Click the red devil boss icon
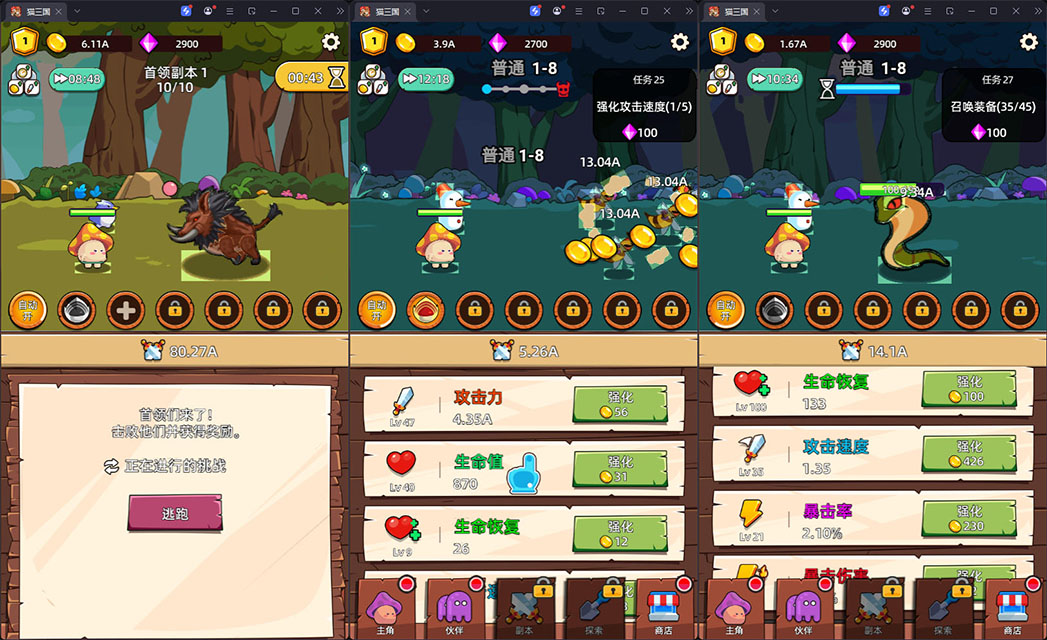The image size is (1047, 640). pos(563,89)
